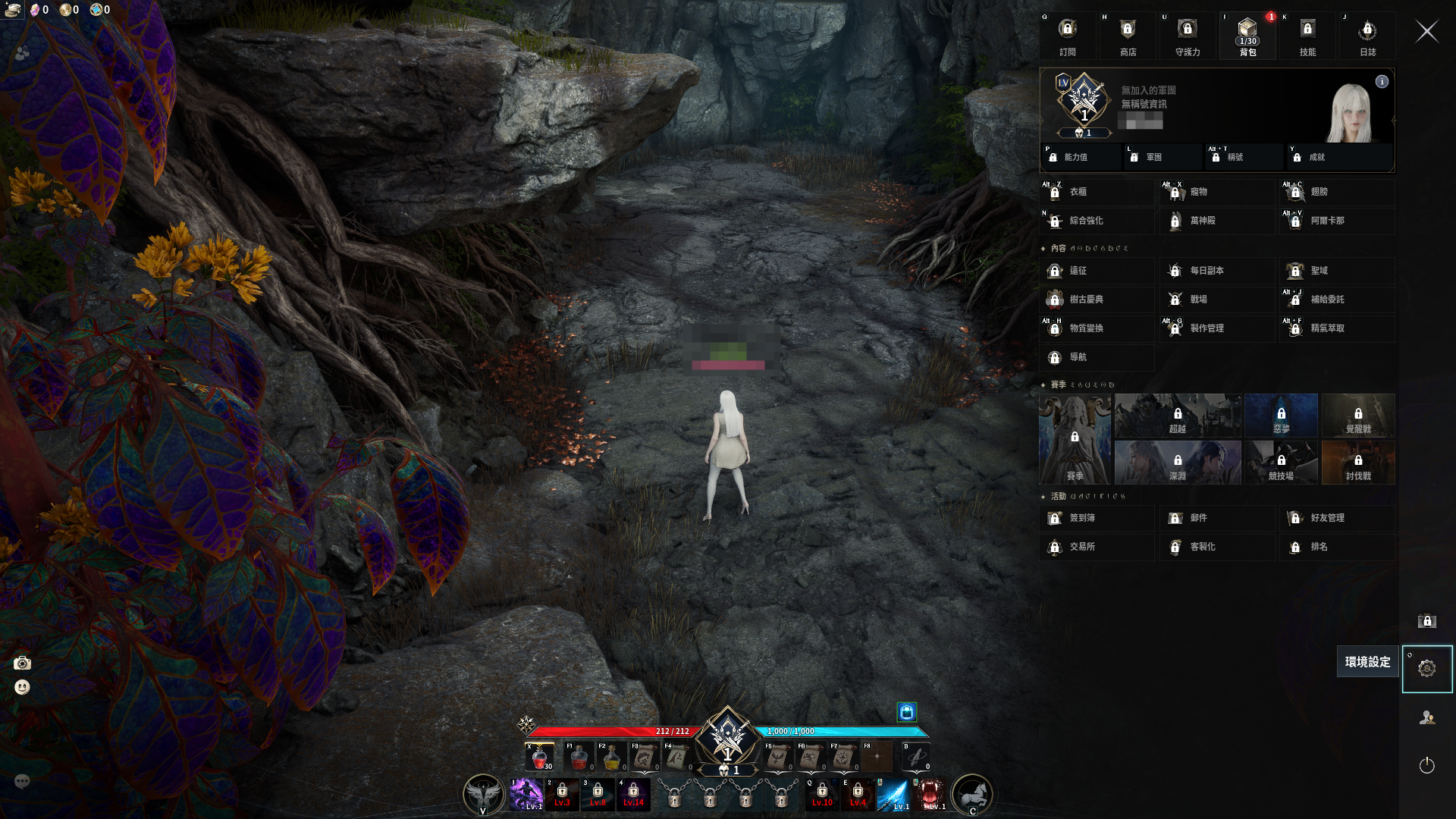
Task: Click the camera screenshot icon
Action: pyautogui.click(x=23, y=664)
